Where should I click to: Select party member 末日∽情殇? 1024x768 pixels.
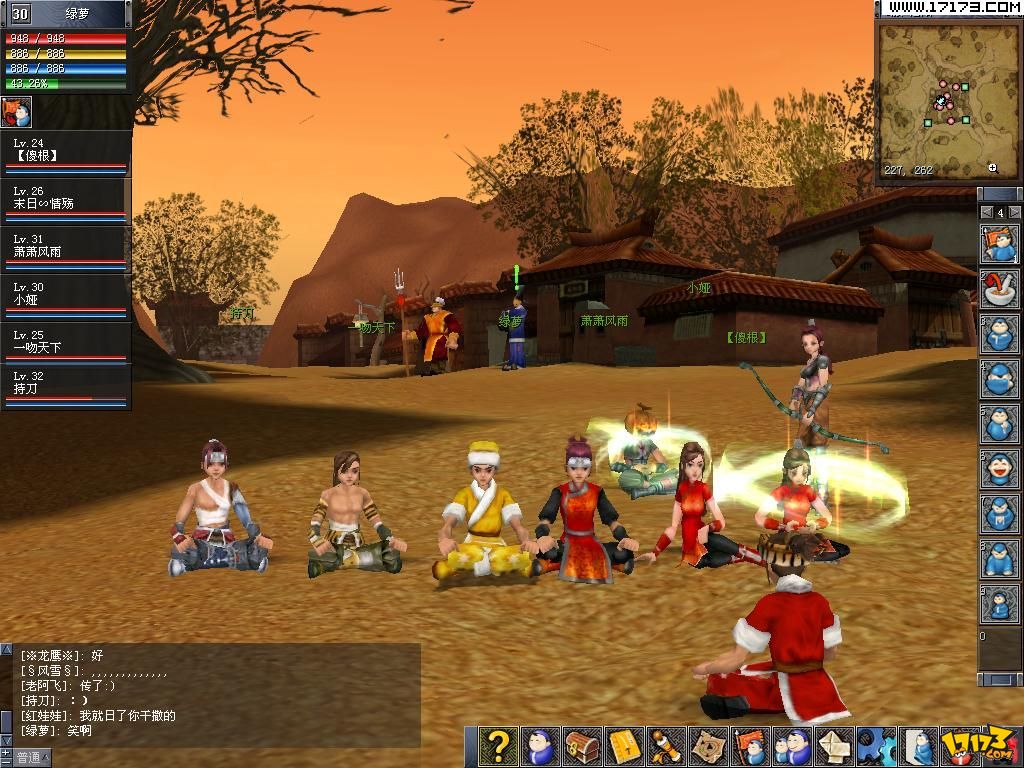[66, 202]
